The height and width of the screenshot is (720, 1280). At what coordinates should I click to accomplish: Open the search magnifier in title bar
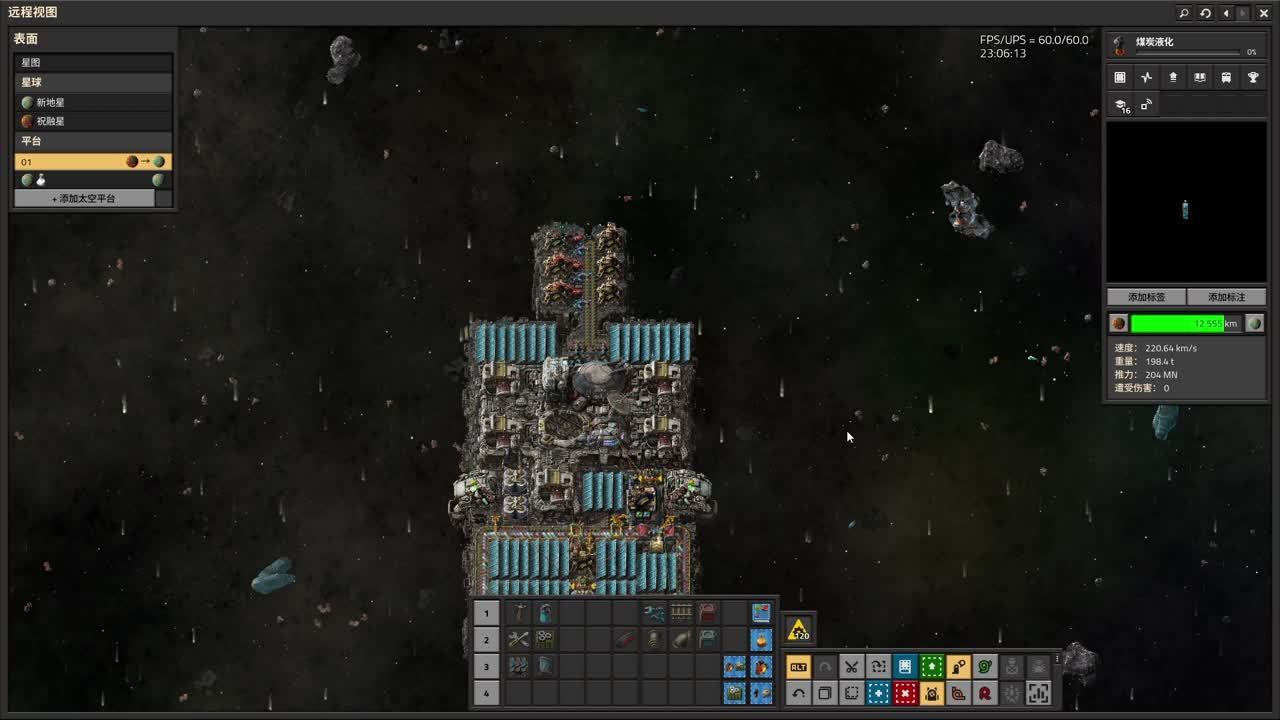pos(1184,13)
